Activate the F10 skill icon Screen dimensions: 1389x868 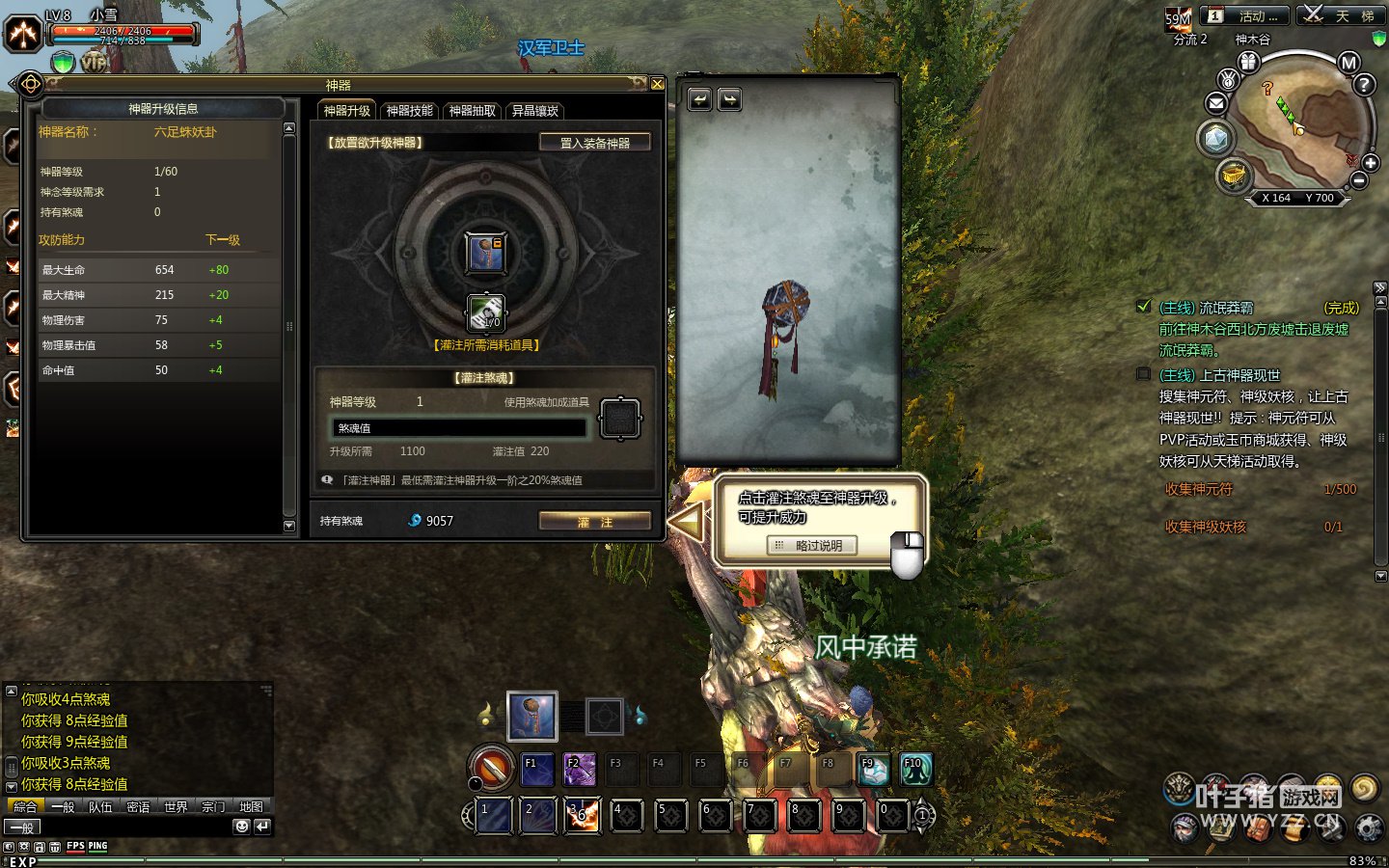tap(914, 769)
